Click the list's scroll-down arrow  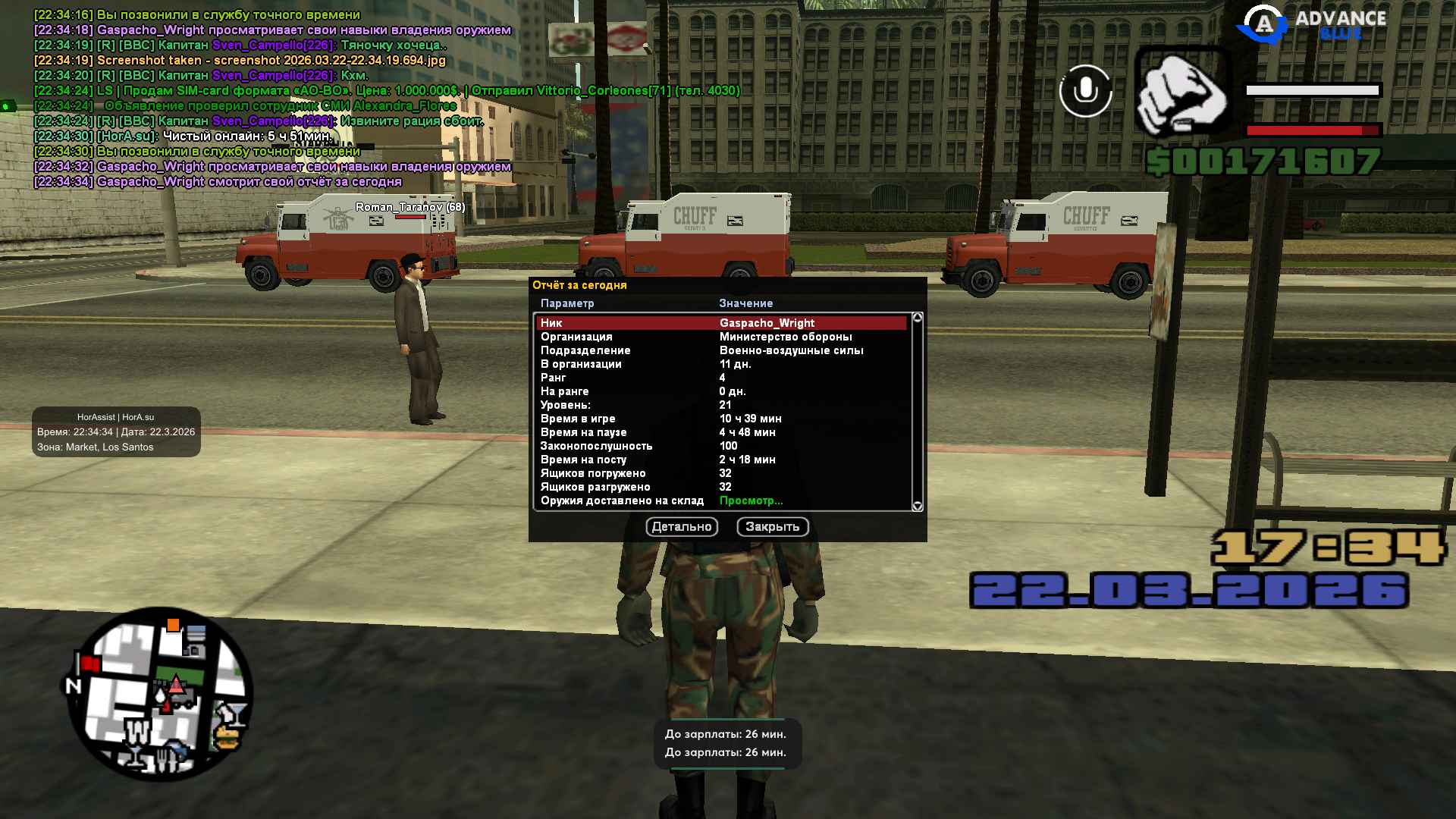click(x=918, y=506)
